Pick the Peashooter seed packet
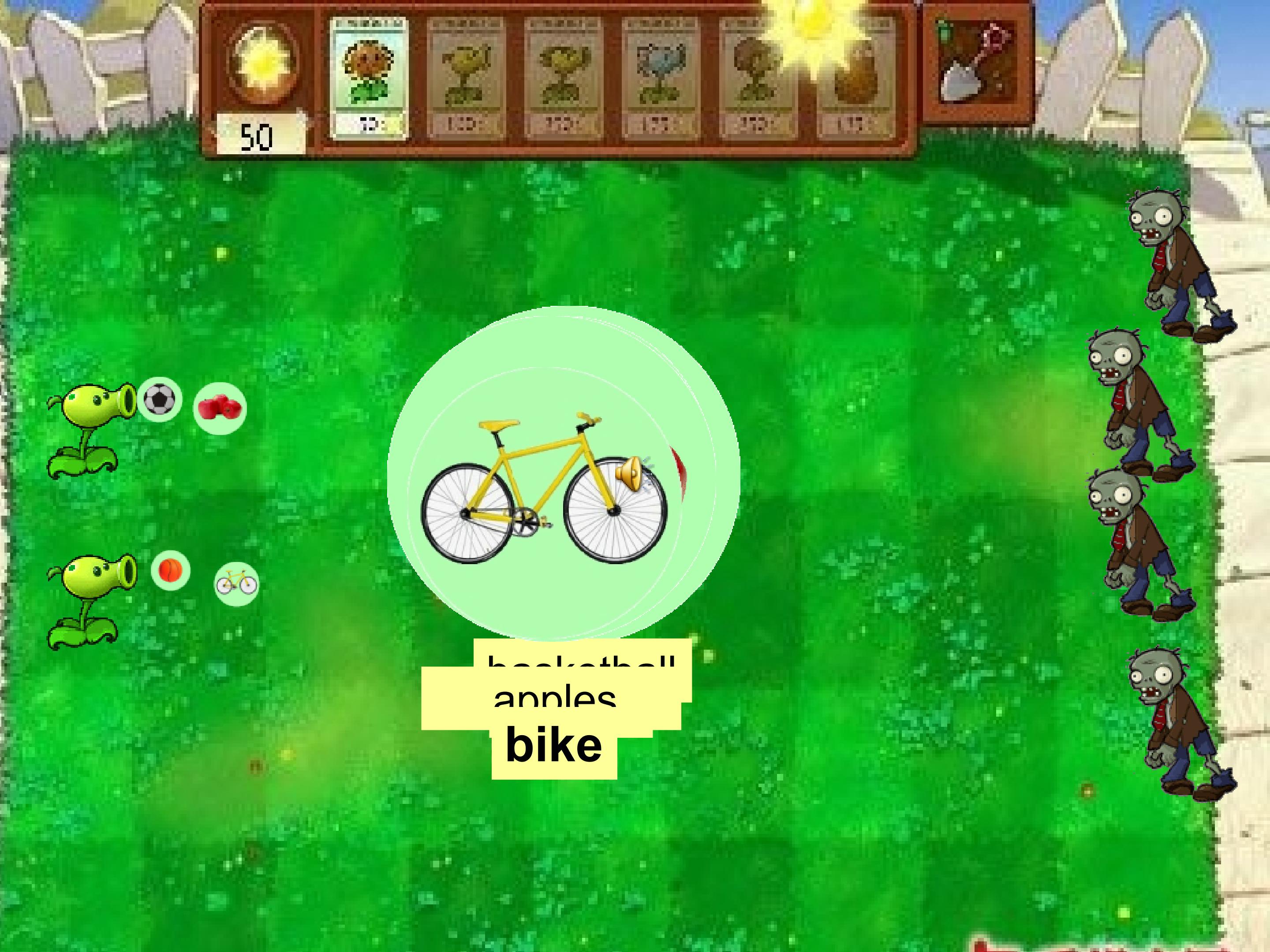Screen dimensions: 1270x952 pos(466,78)
